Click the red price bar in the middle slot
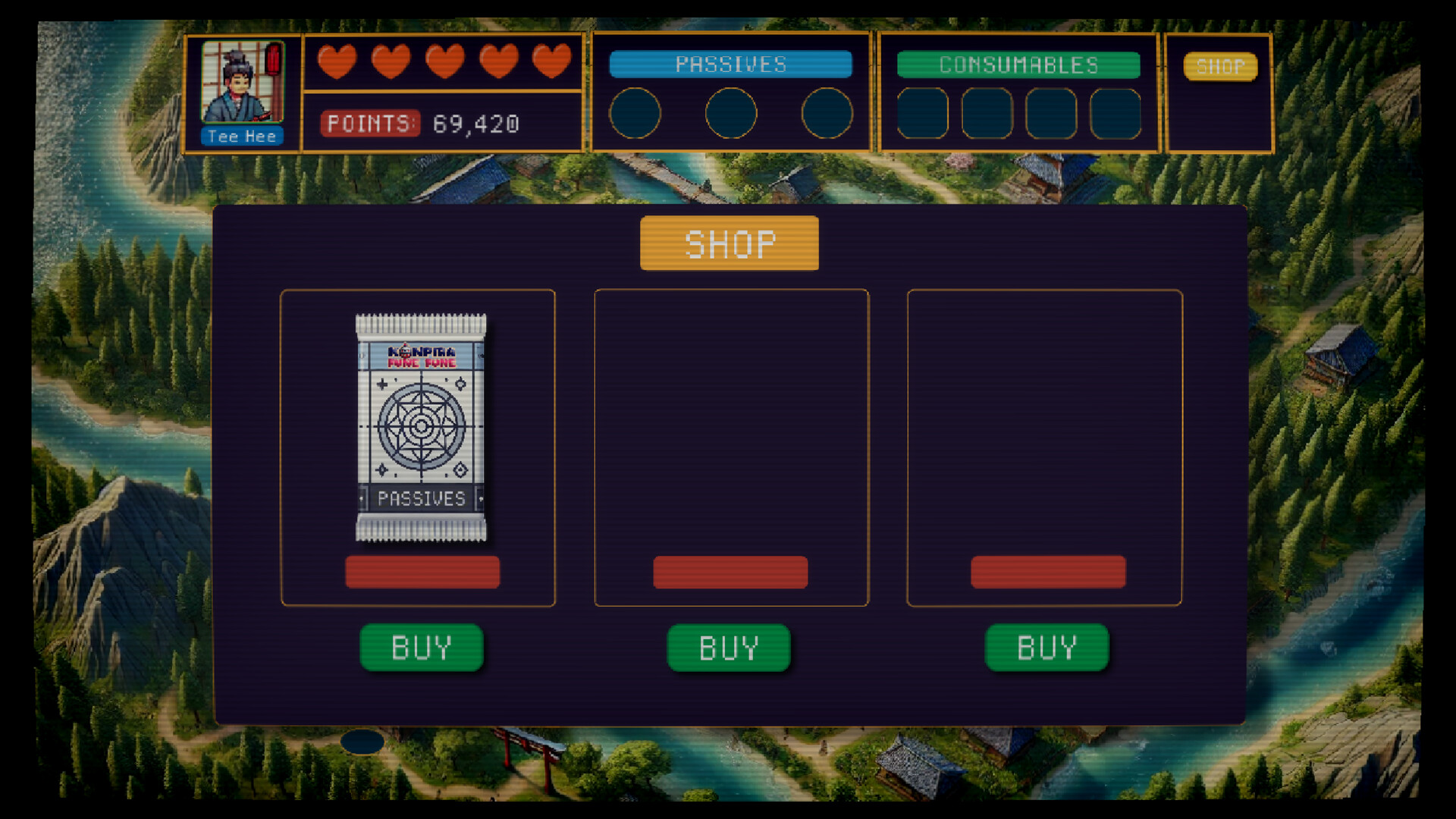 [x=730, y=573]
